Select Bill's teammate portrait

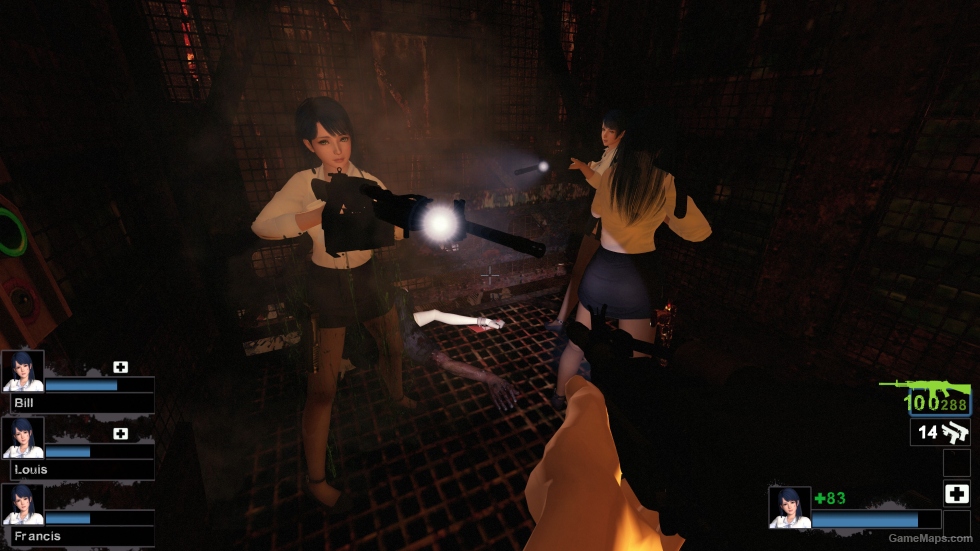[23, 371]
